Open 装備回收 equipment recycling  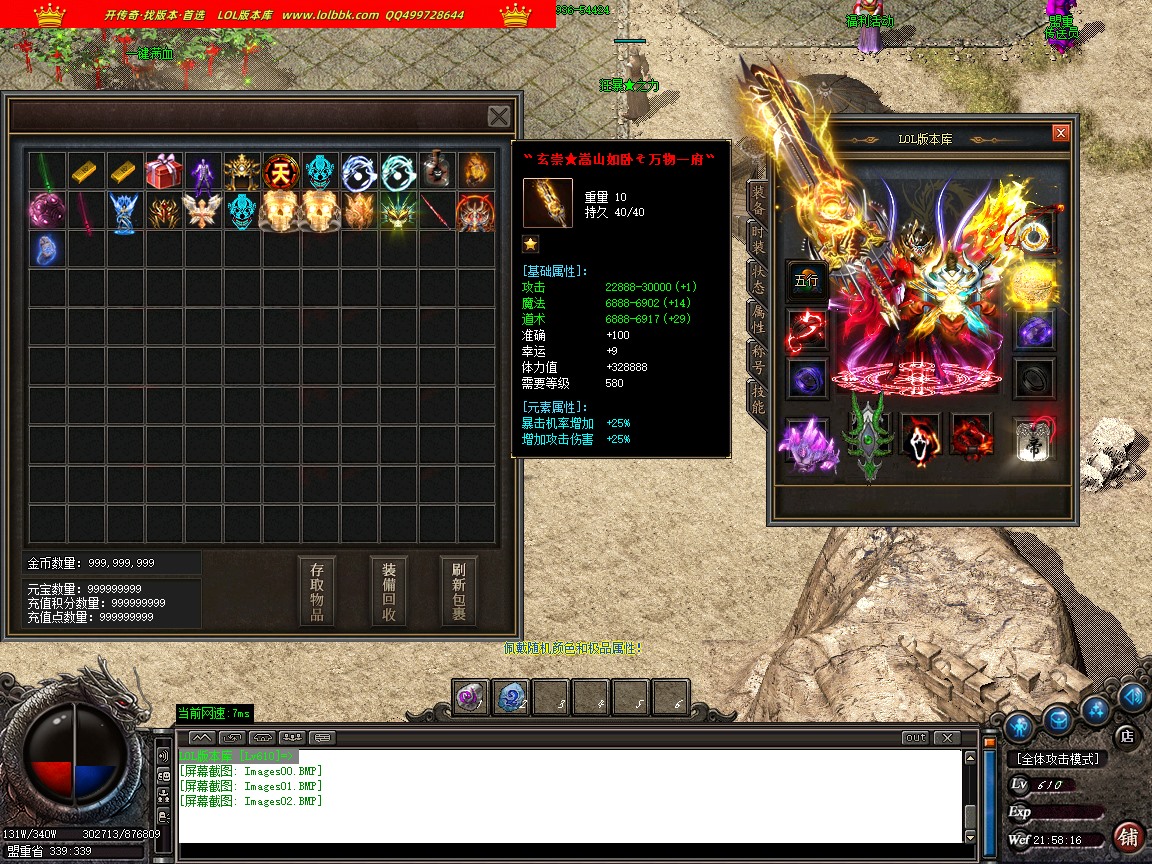(389, 591)
